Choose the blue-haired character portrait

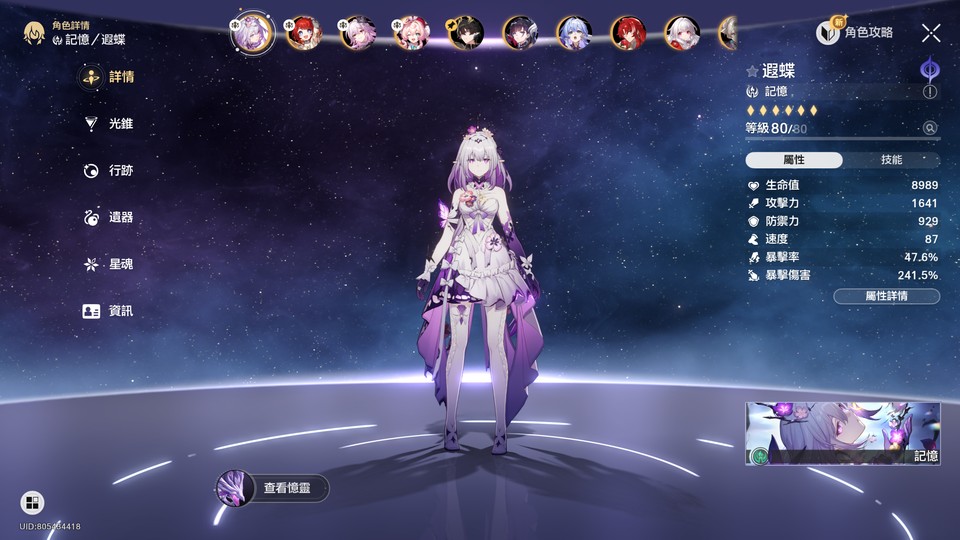(574, 33)
